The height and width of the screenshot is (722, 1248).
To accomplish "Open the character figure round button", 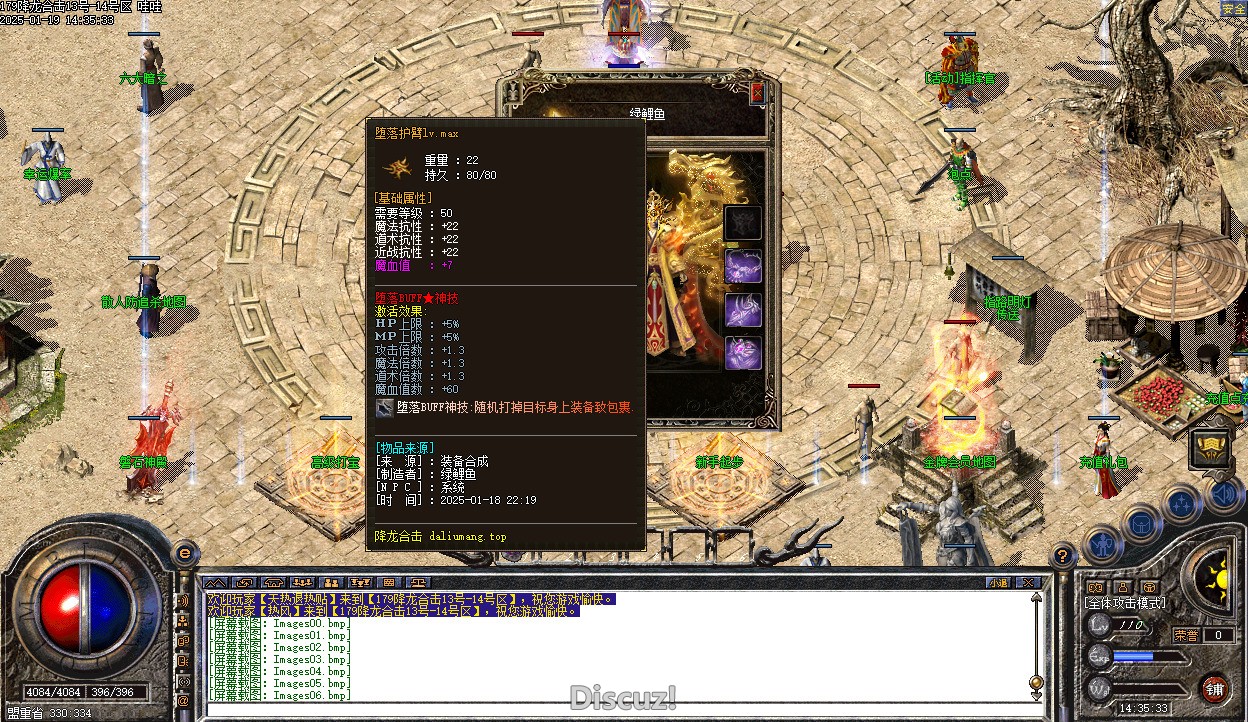I will [x=1101, y=546].
